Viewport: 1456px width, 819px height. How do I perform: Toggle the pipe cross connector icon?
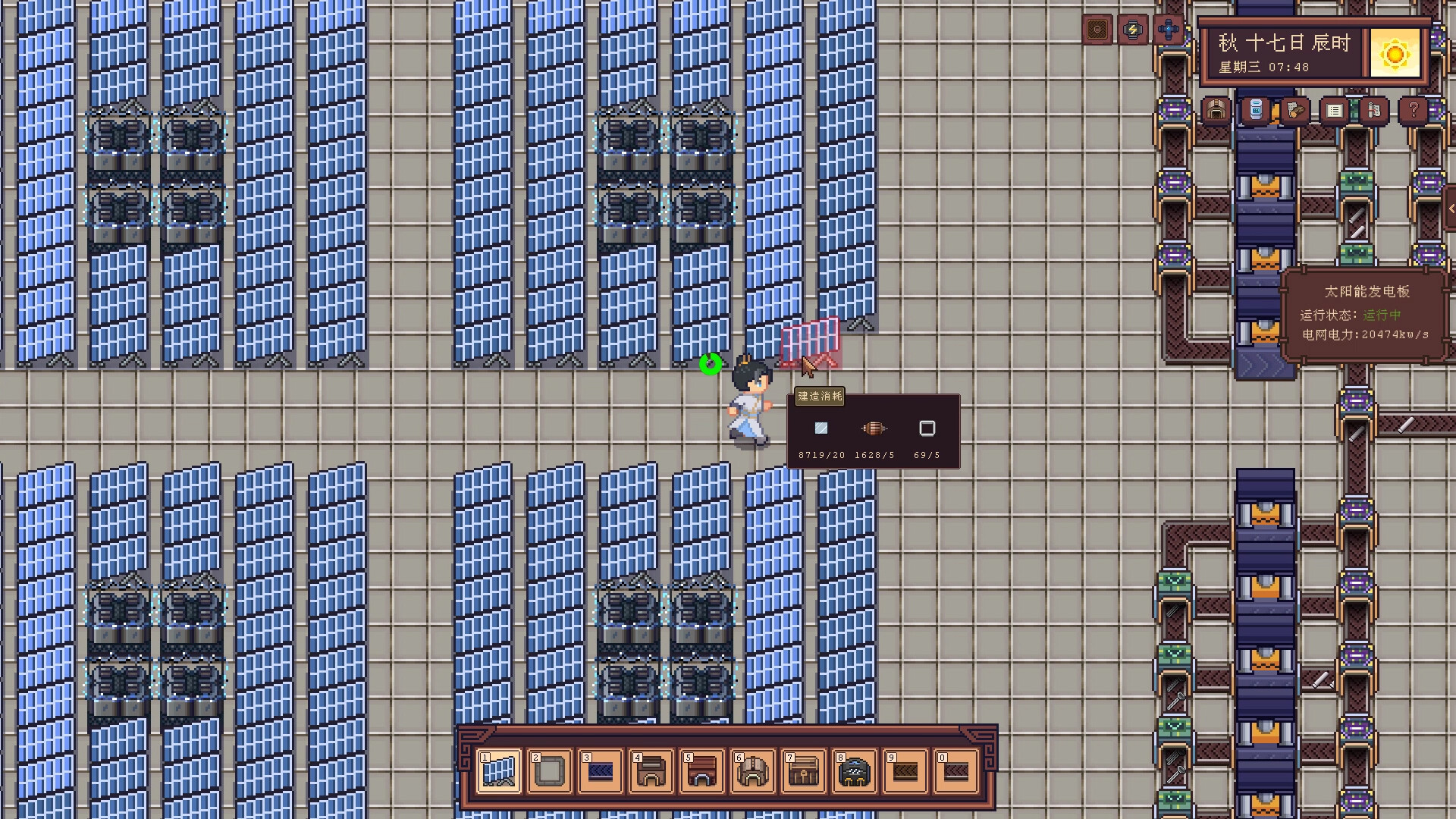(x=1169, y=30)
